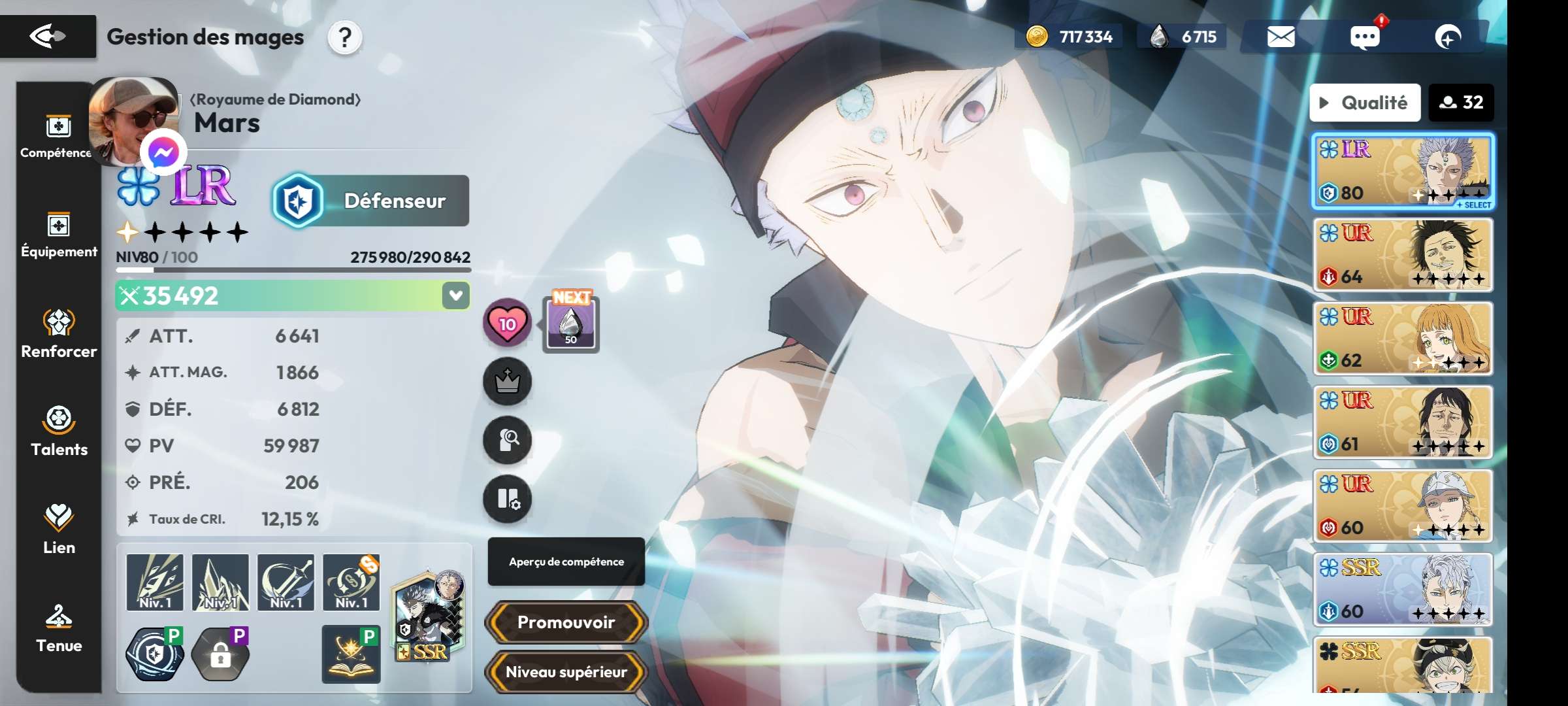This screenshot has width=1568, height=706.
Task: Expand the combat power stats dropdown
Action: [455, 295]
